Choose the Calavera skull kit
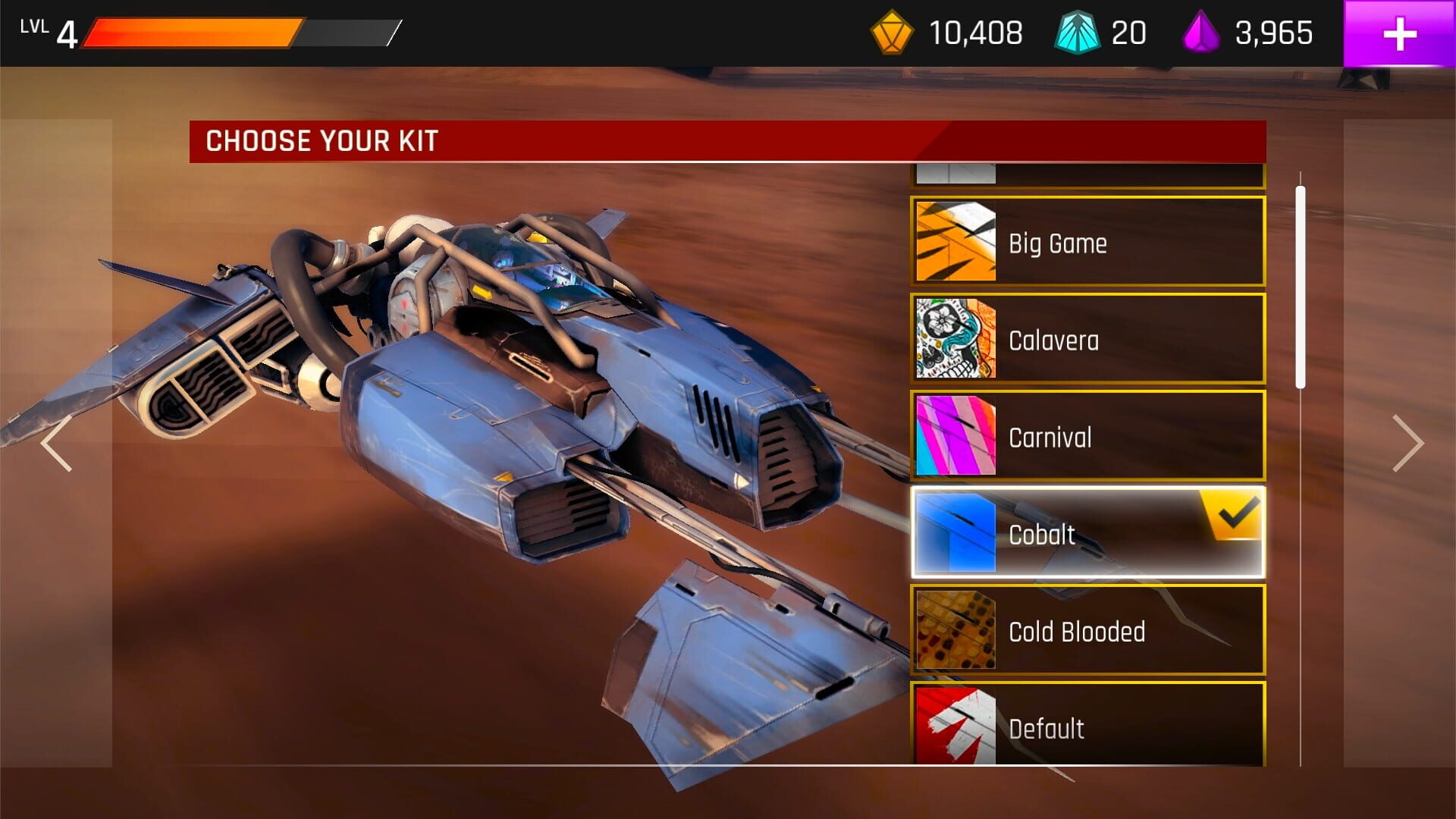Image resolution: width=1456 pixels, height=819 pixels. click(1087, 339)
